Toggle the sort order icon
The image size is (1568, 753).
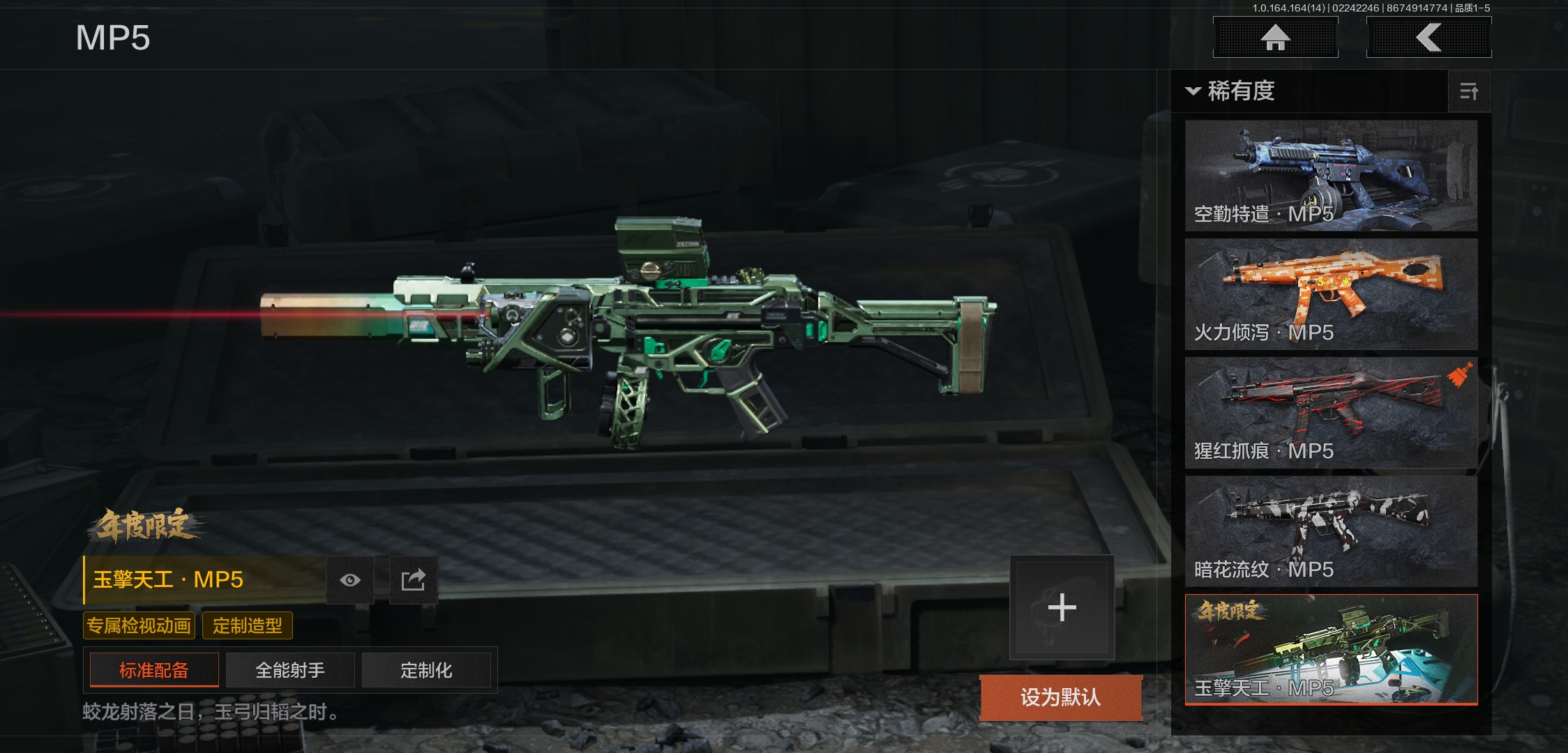click(1469, 91)
